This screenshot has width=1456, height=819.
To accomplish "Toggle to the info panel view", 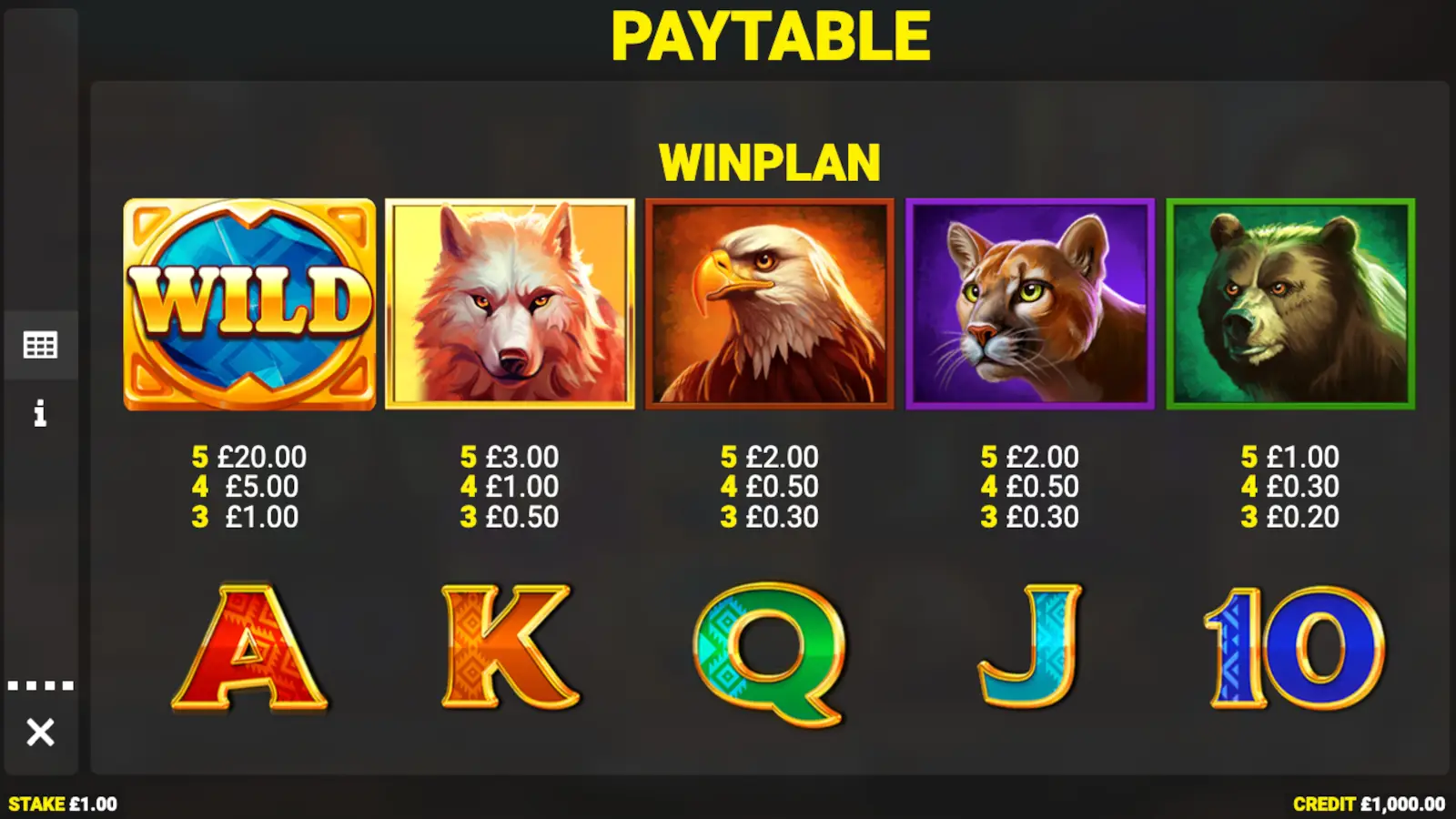I will coord(40,415).
